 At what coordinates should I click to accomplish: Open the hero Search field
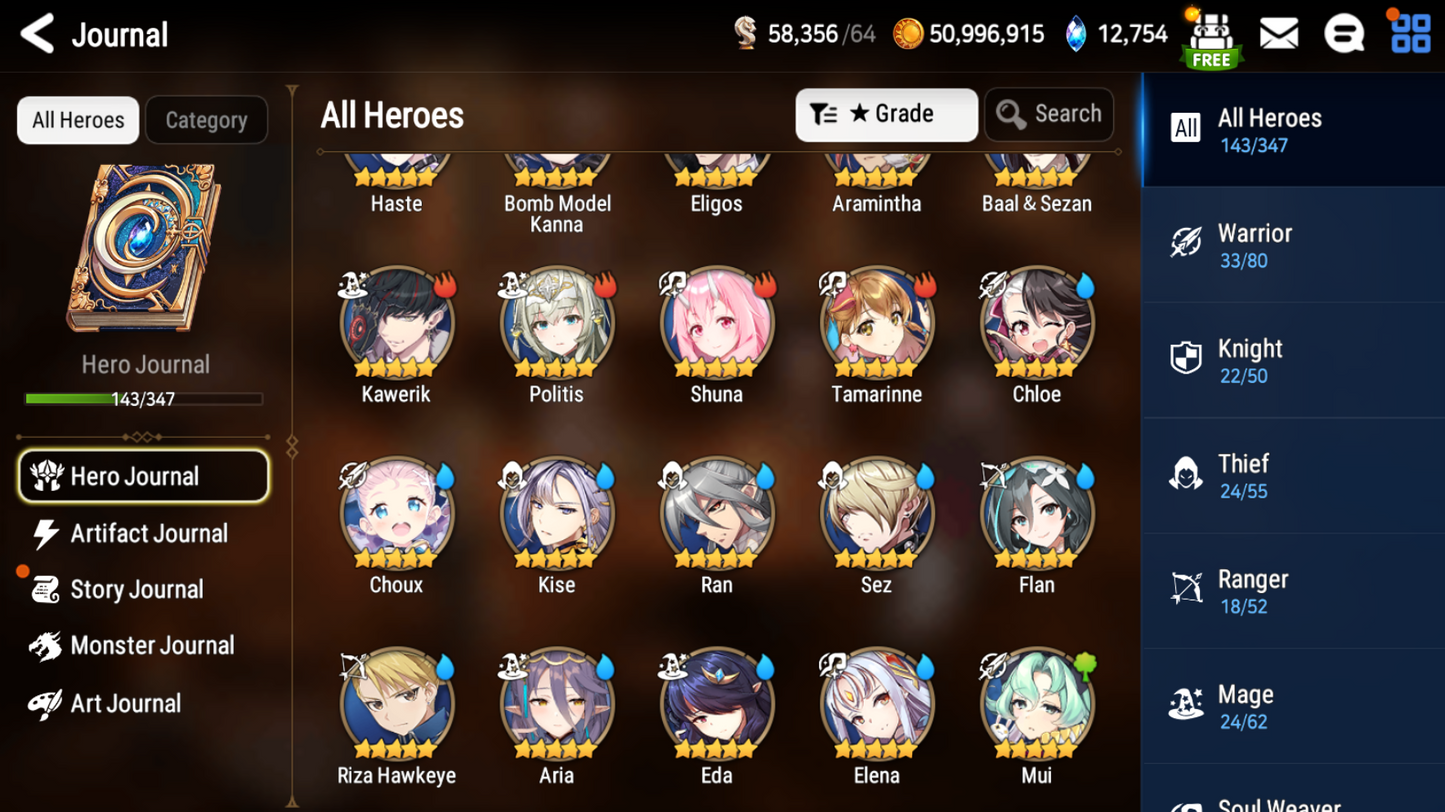pos(1049,115)
